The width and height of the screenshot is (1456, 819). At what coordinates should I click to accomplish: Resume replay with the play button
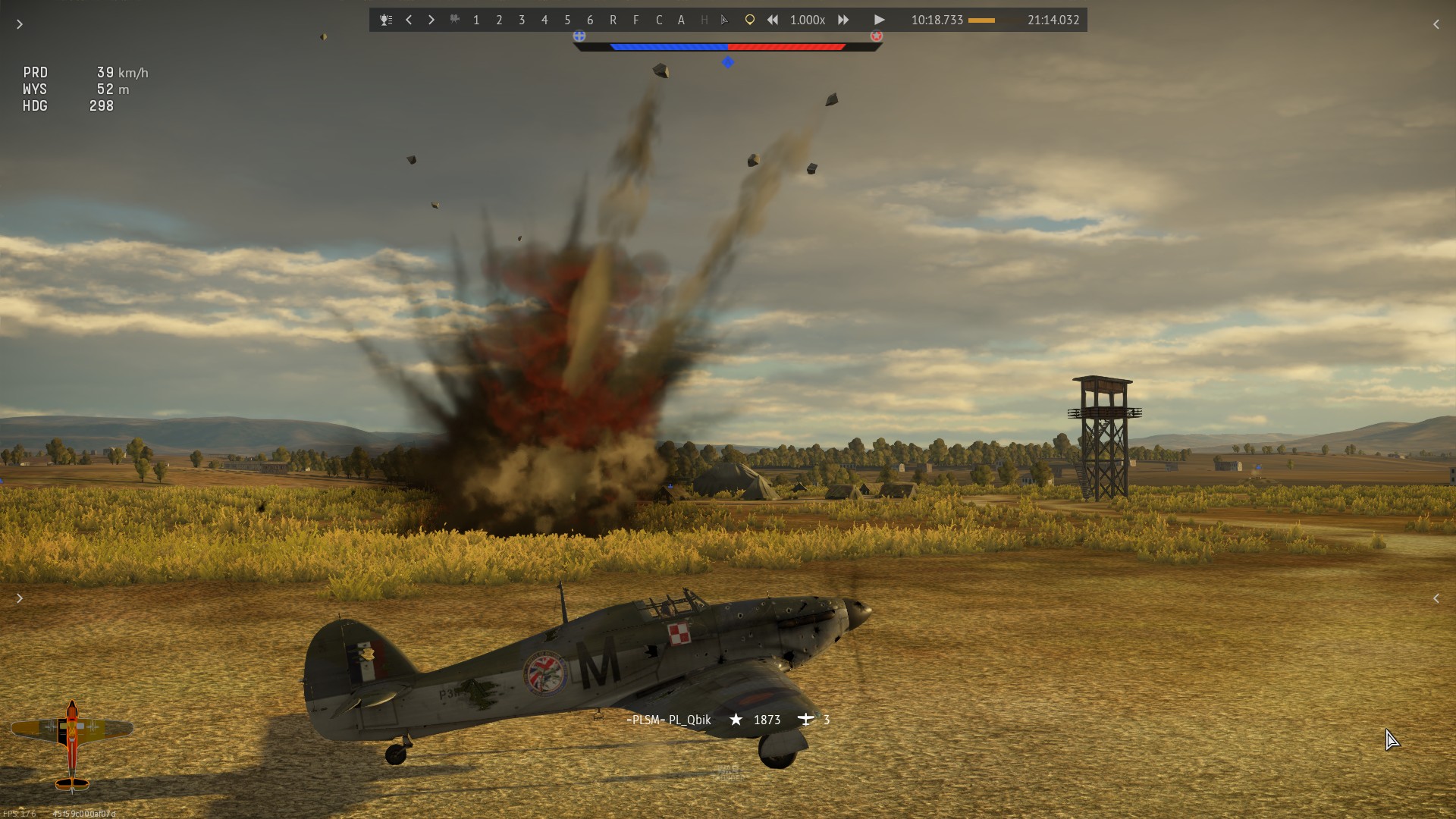click(879, 20)
